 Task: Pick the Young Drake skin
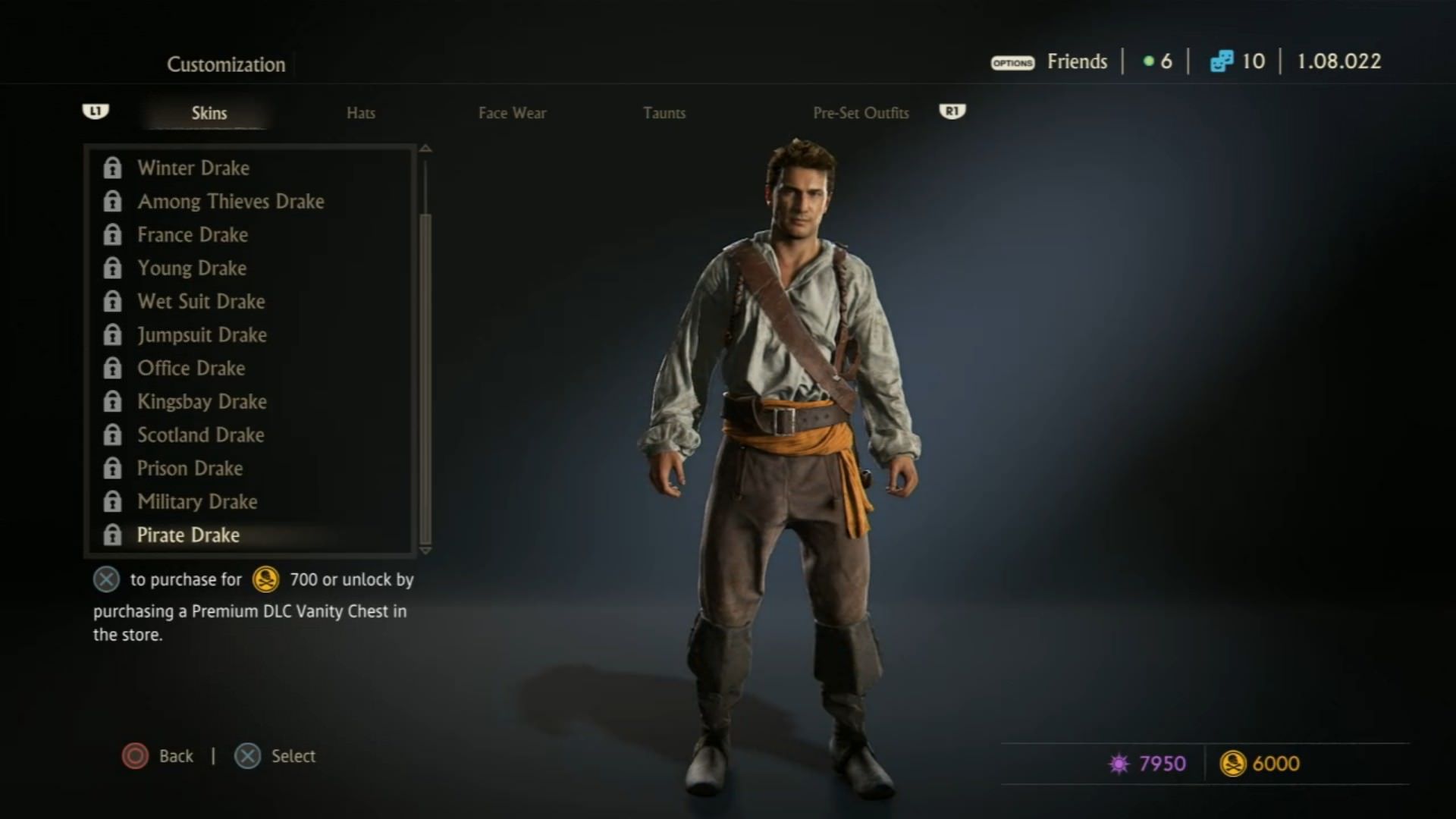[192, 268]
